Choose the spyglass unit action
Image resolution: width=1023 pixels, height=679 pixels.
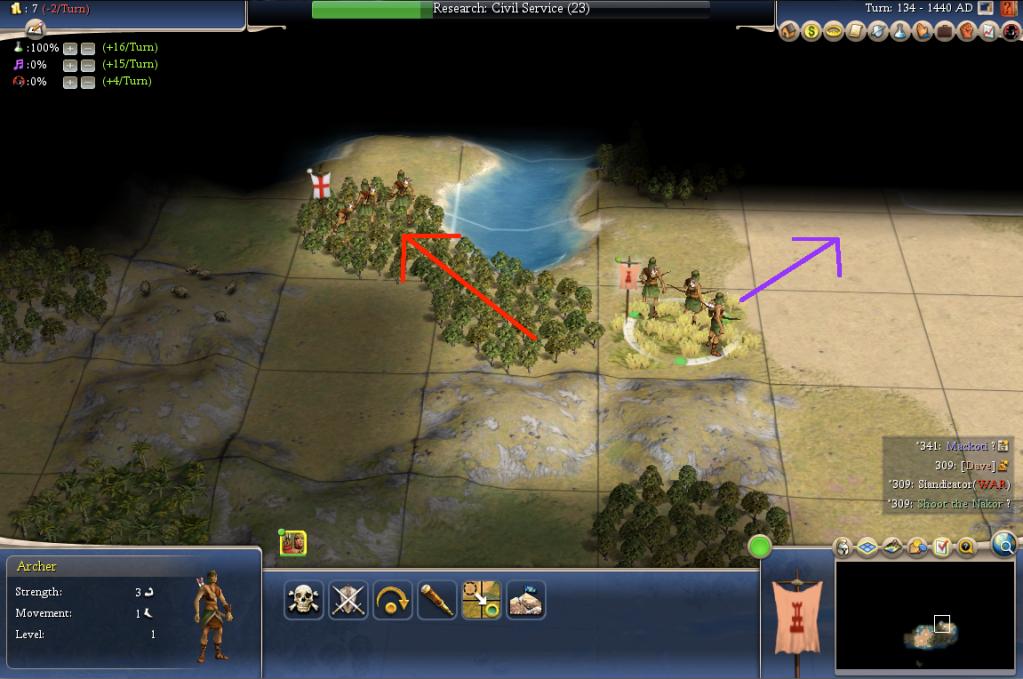tap(437, 599)
